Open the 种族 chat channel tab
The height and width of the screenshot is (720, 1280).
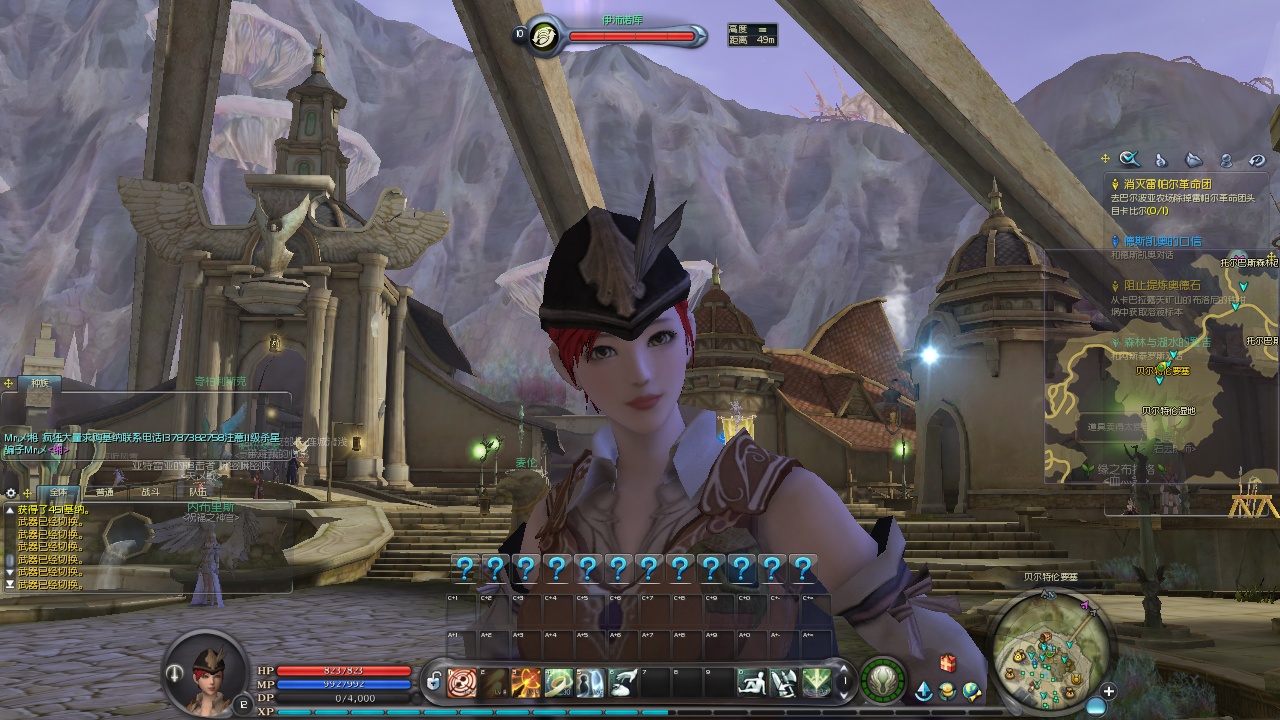tap(40, 382)
